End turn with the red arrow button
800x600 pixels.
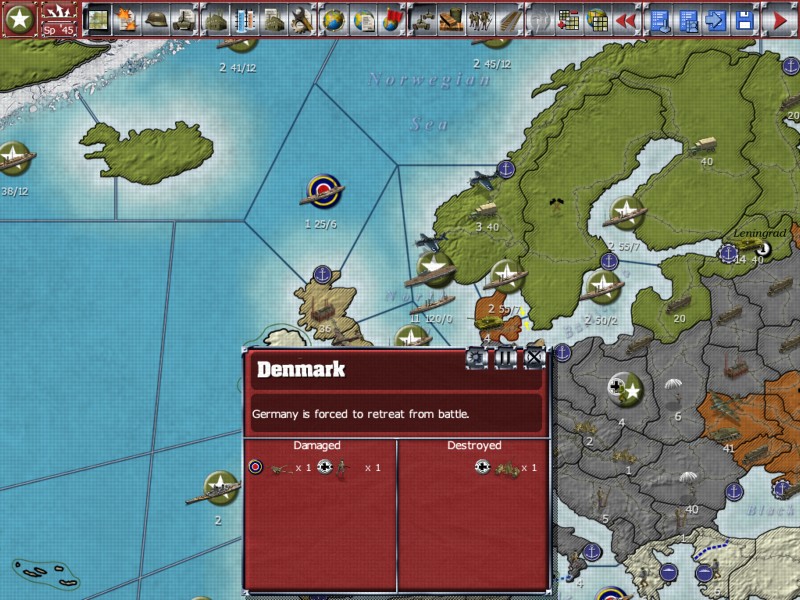pyautogui.click(x=780, y=18)
